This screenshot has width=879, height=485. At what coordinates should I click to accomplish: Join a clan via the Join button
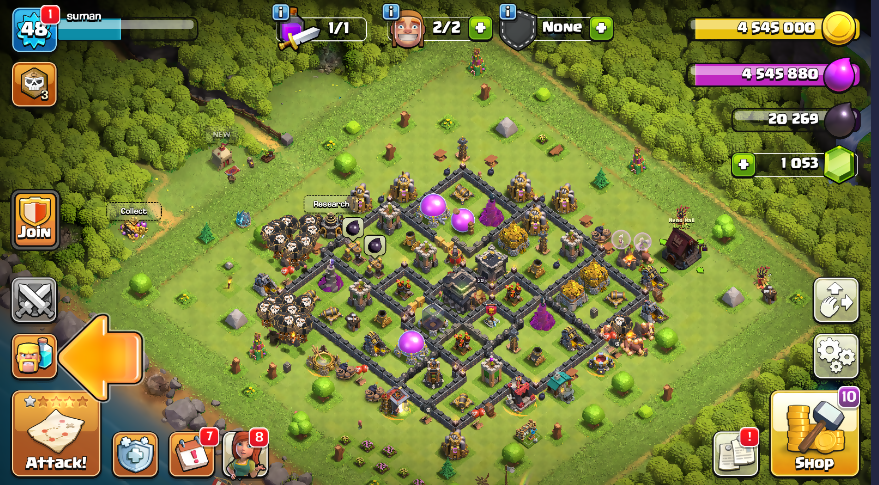[34, 219]
